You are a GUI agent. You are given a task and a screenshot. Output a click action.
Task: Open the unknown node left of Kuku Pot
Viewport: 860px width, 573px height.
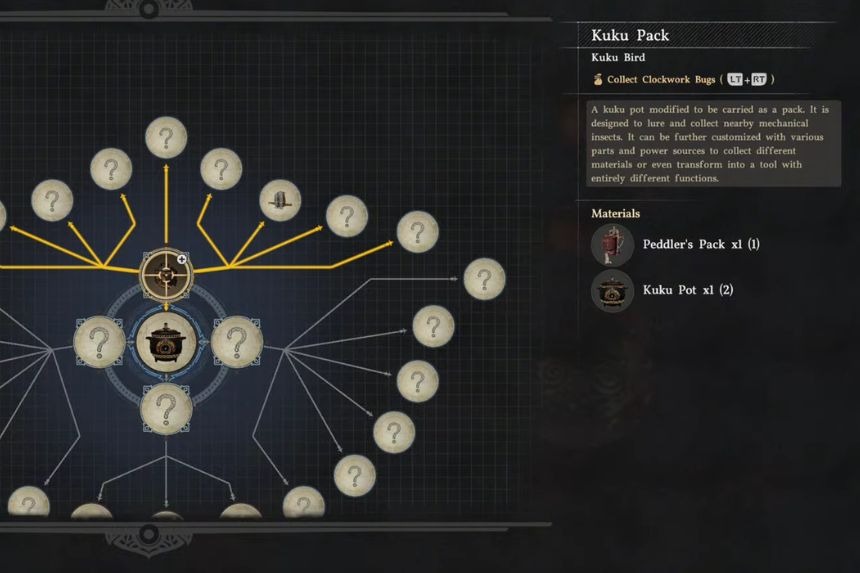(x=99, y=342)
